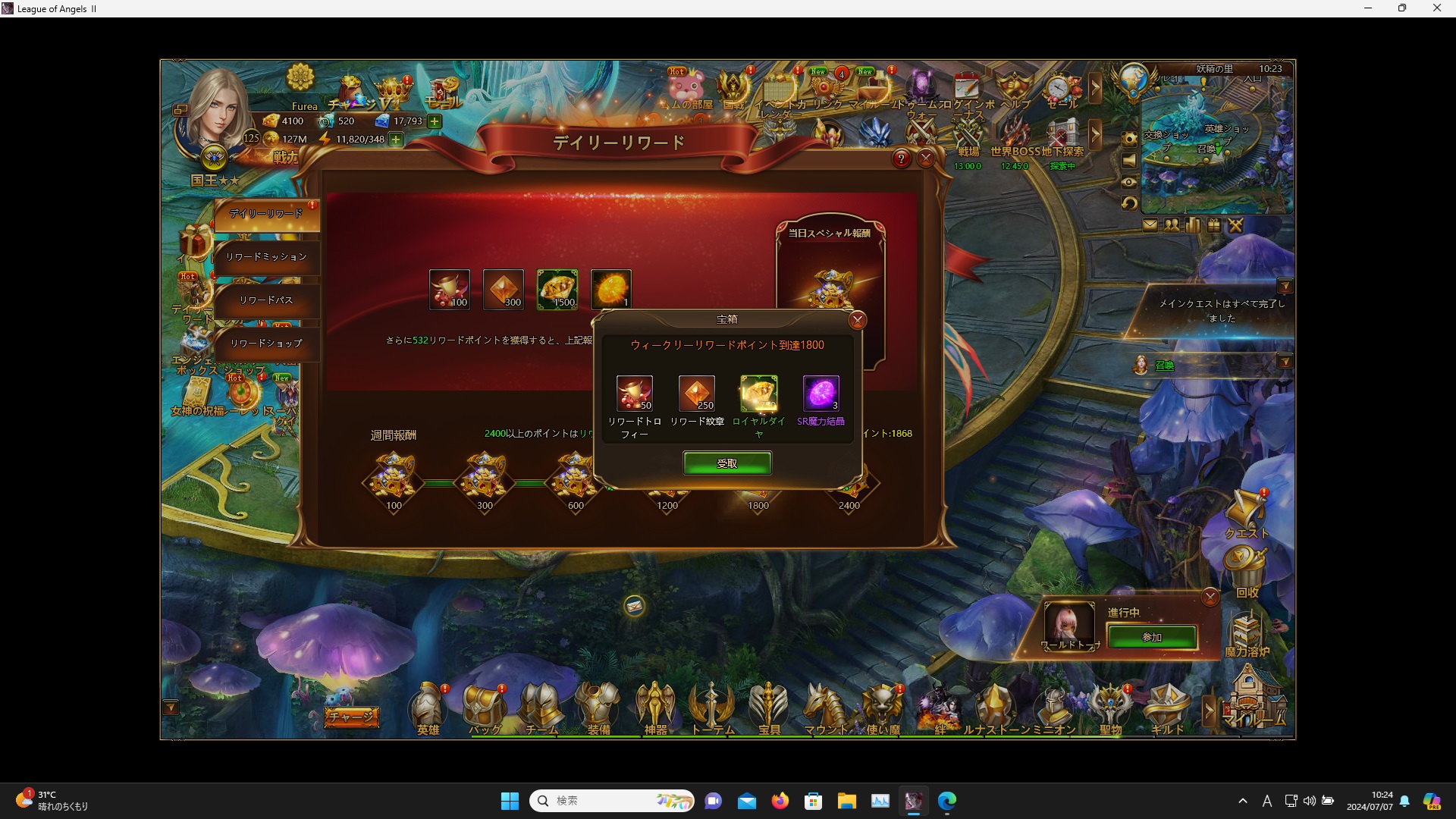Open the リワードパス tab
Screen dimensions: 1456x819
[x=266, y=300]
